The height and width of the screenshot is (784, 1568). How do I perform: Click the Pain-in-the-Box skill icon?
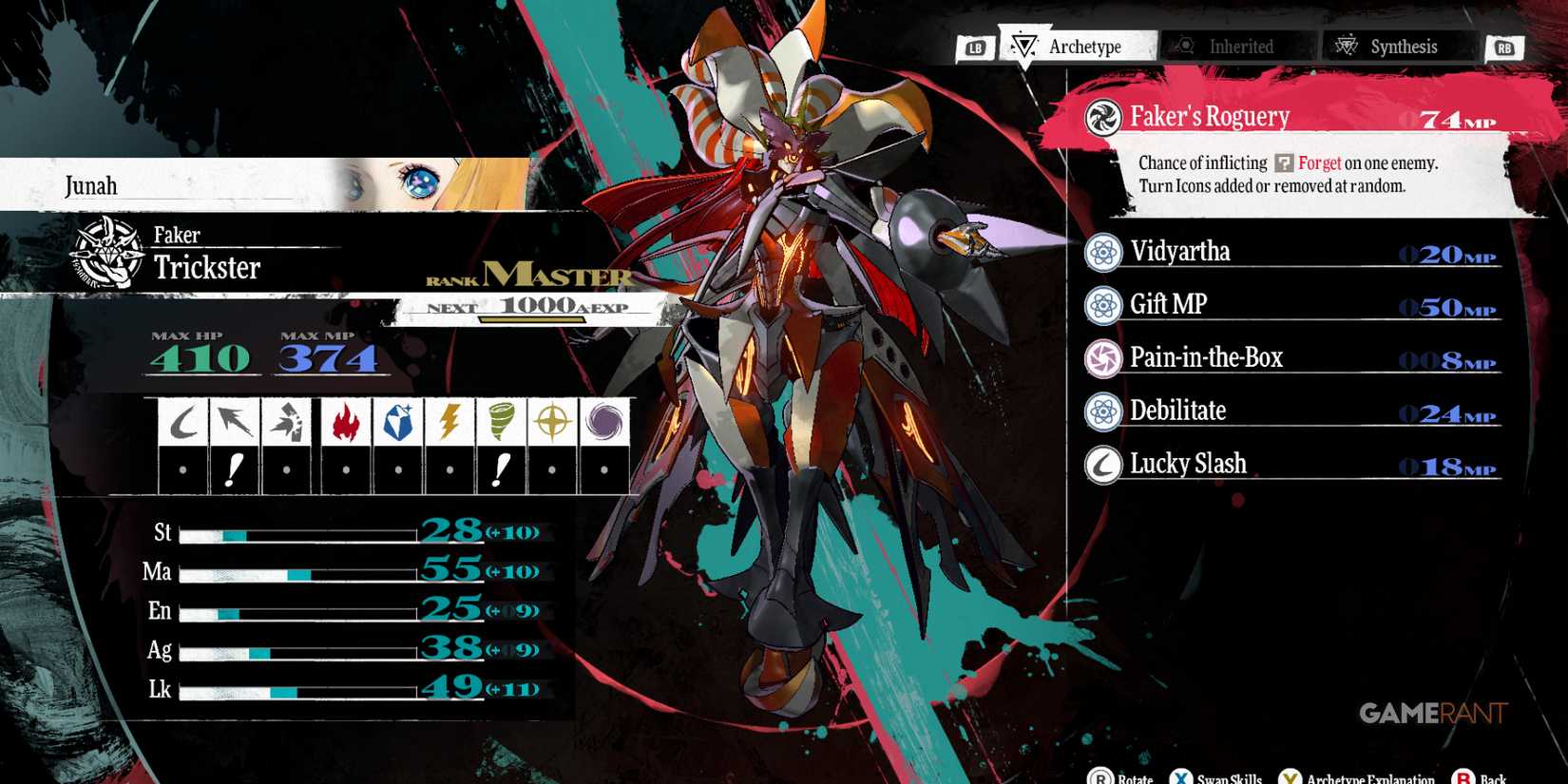1102,358
